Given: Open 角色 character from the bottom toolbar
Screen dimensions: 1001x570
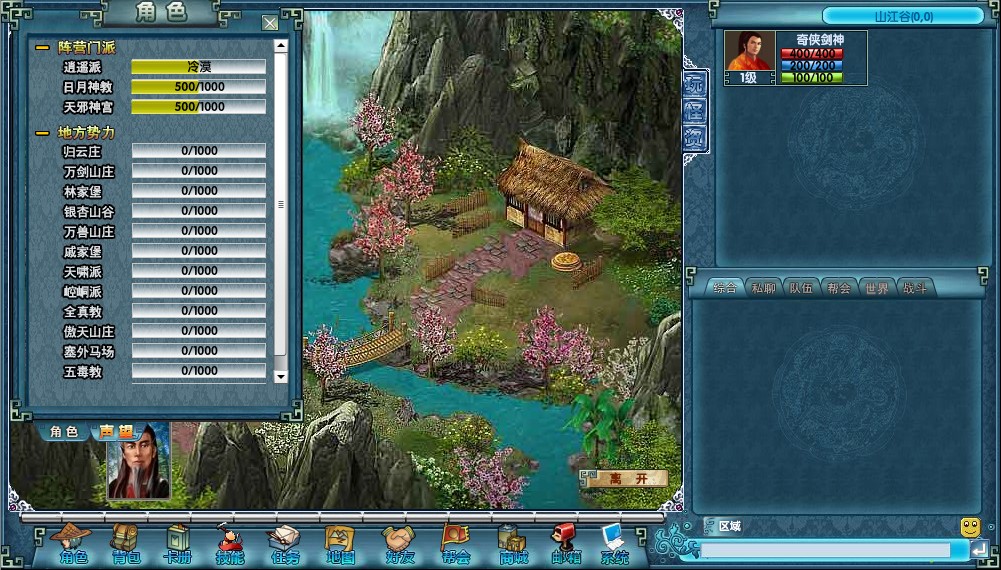Looking at the screenshot, I should click(73, 545).
